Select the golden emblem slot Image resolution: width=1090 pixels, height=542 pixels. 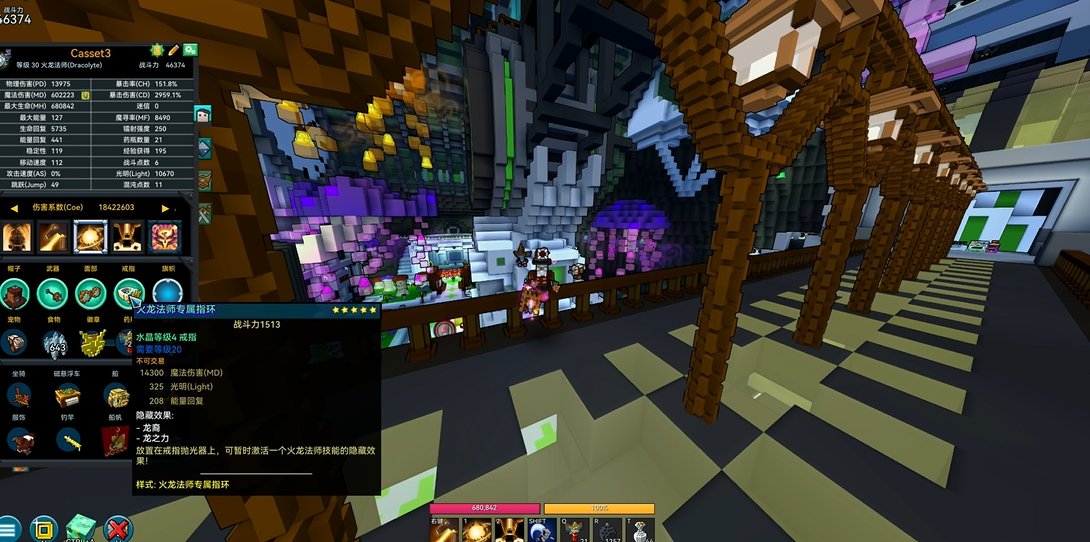click(x=93, y=343)
